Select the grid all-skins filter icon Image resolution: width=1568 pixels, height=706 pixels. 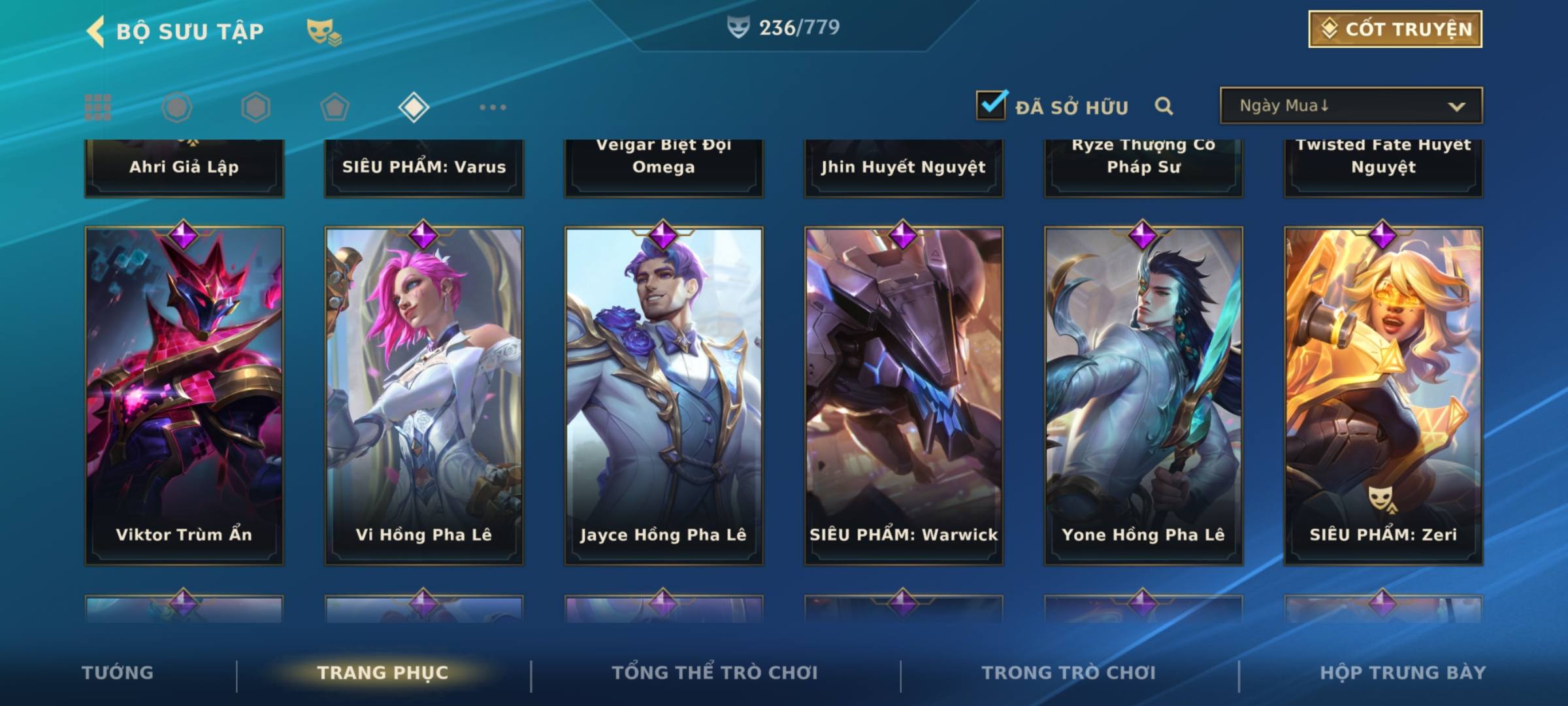[x=98, y=107]
